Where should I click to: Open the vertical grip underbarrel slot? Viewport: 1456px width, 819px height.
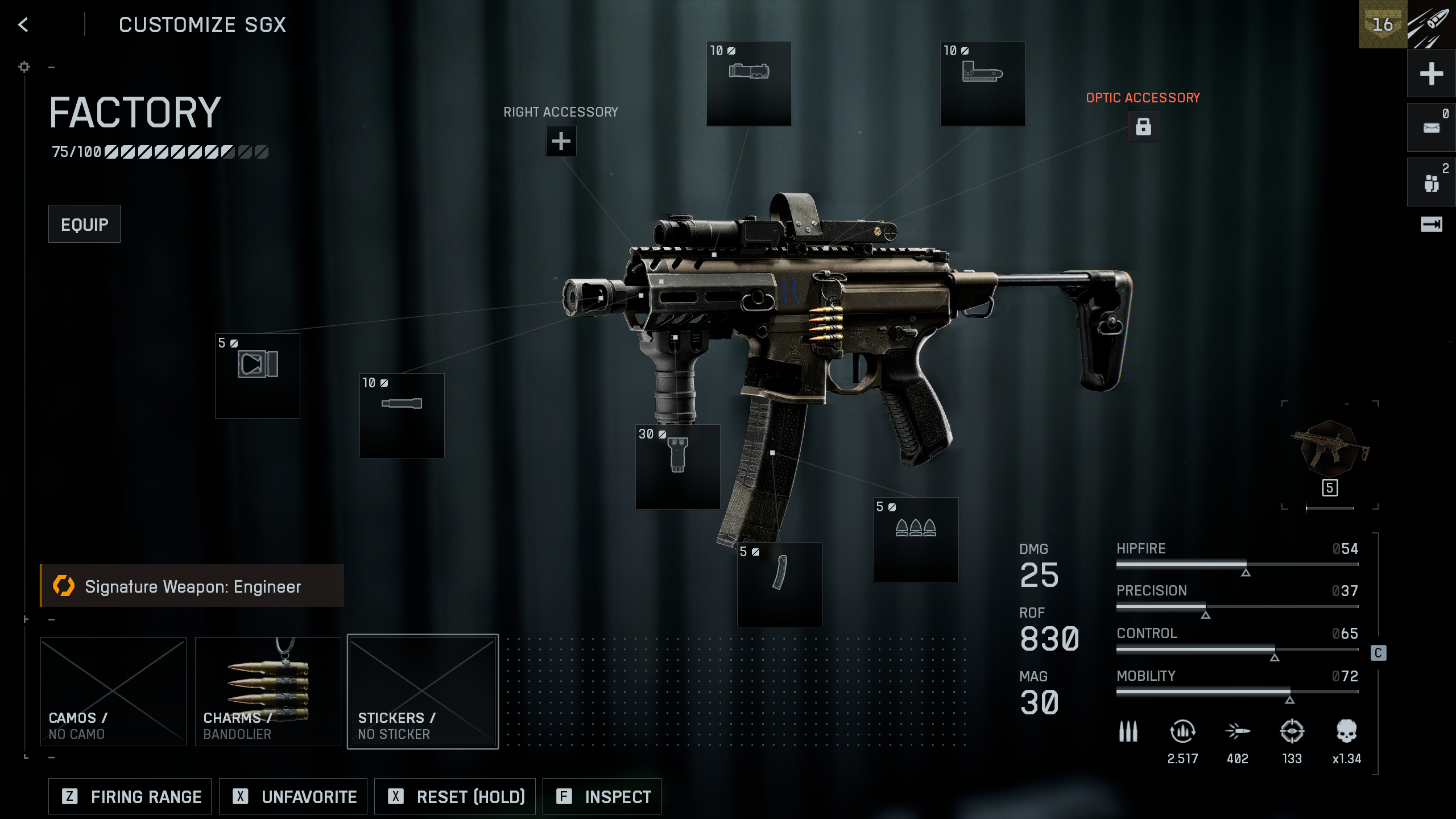click(677, 466)
